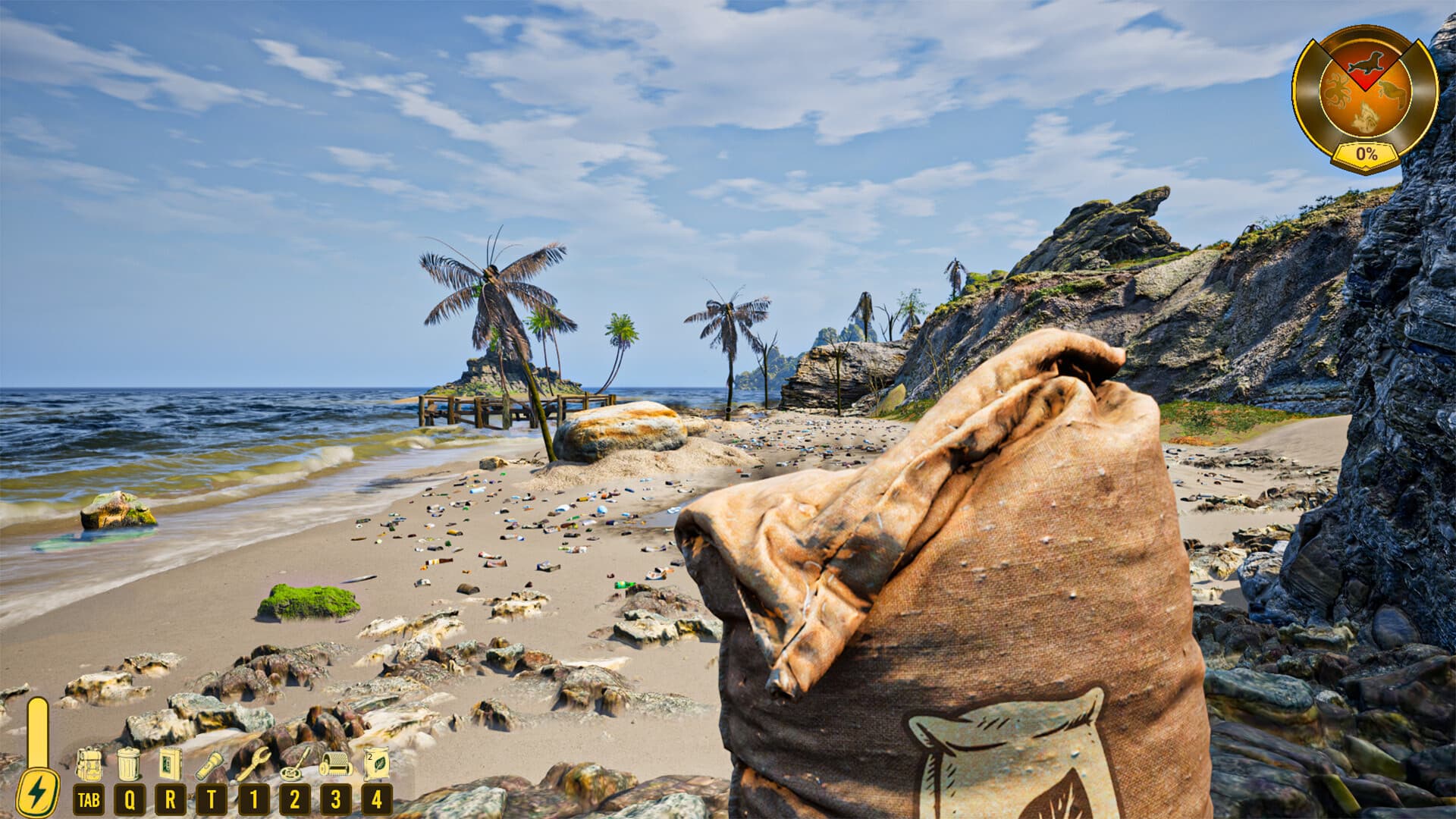Viewport: 1456px width, 819px height.
Task: Select the seed bag with leaf icon
Action: tap(378, 766)
